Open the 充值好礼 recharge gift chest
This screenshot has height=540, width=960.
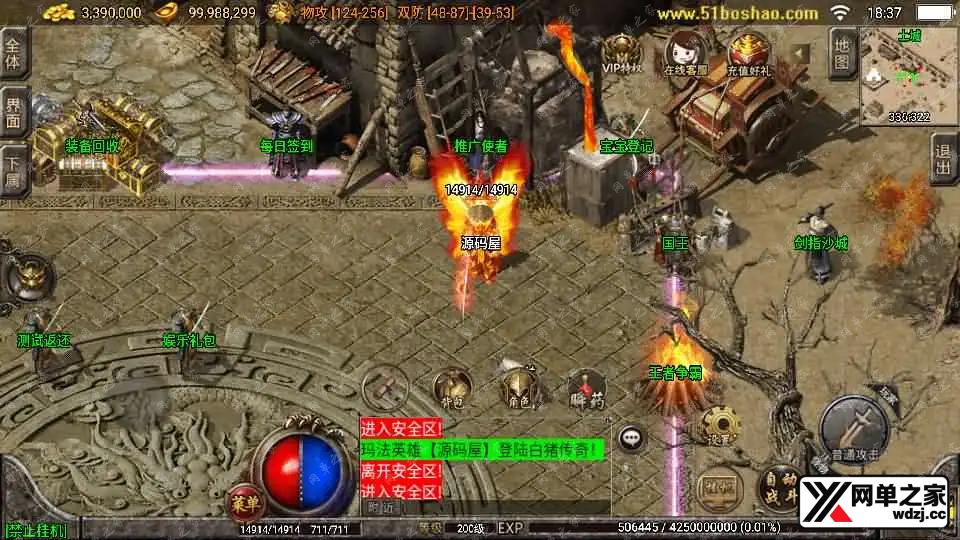[749, 54]
